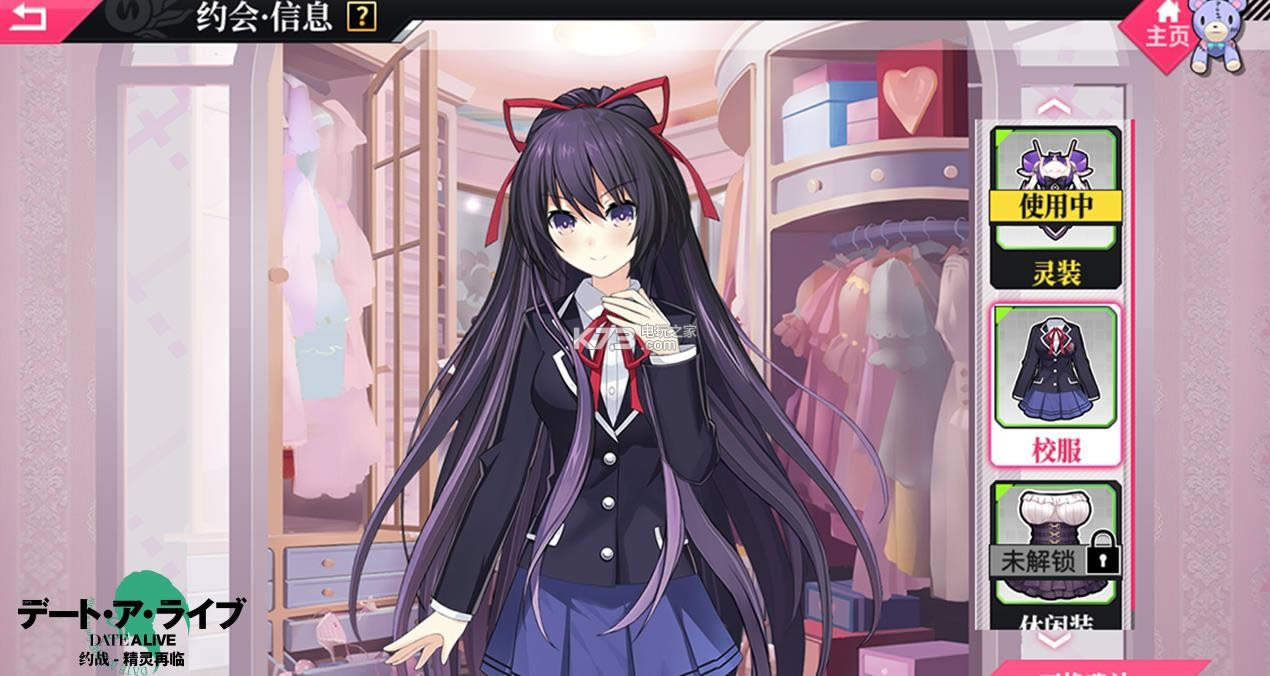1270x676 pixels.
Task: Return to the 主页 home screen
Action: coord(1168,25)
